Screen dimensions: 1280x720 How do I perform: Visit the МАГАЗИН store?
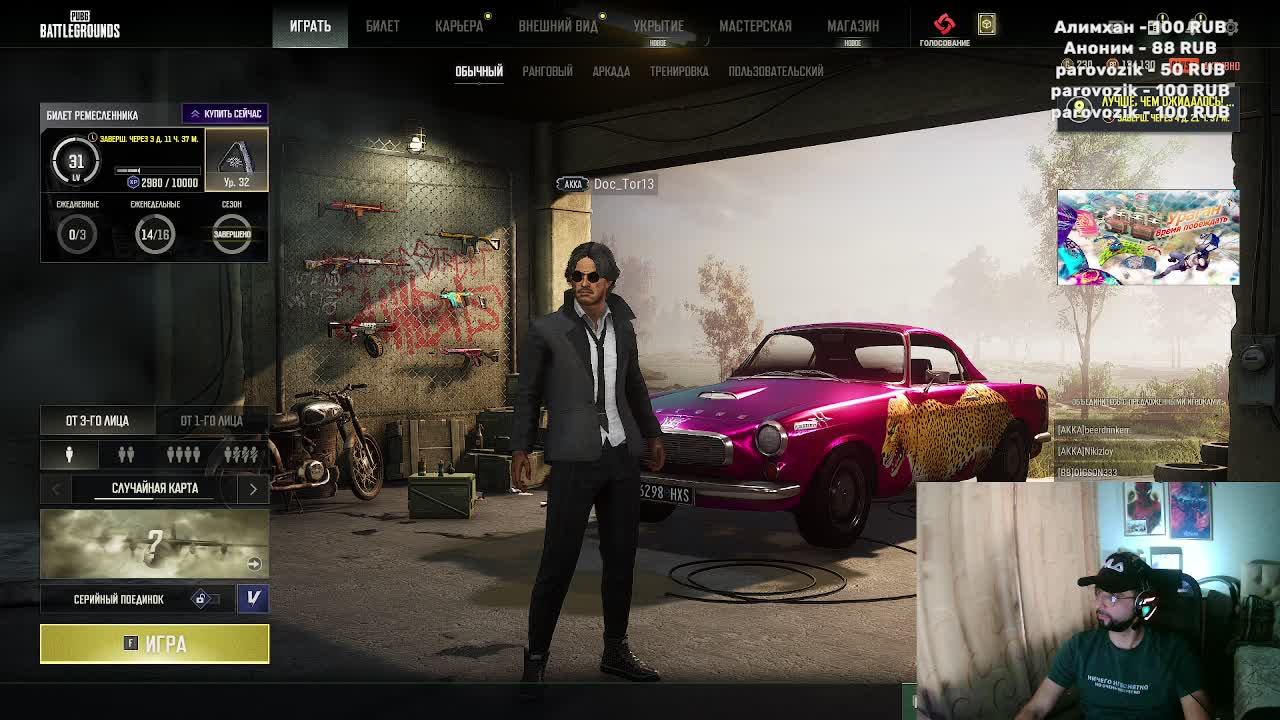[x=853, y=26]
